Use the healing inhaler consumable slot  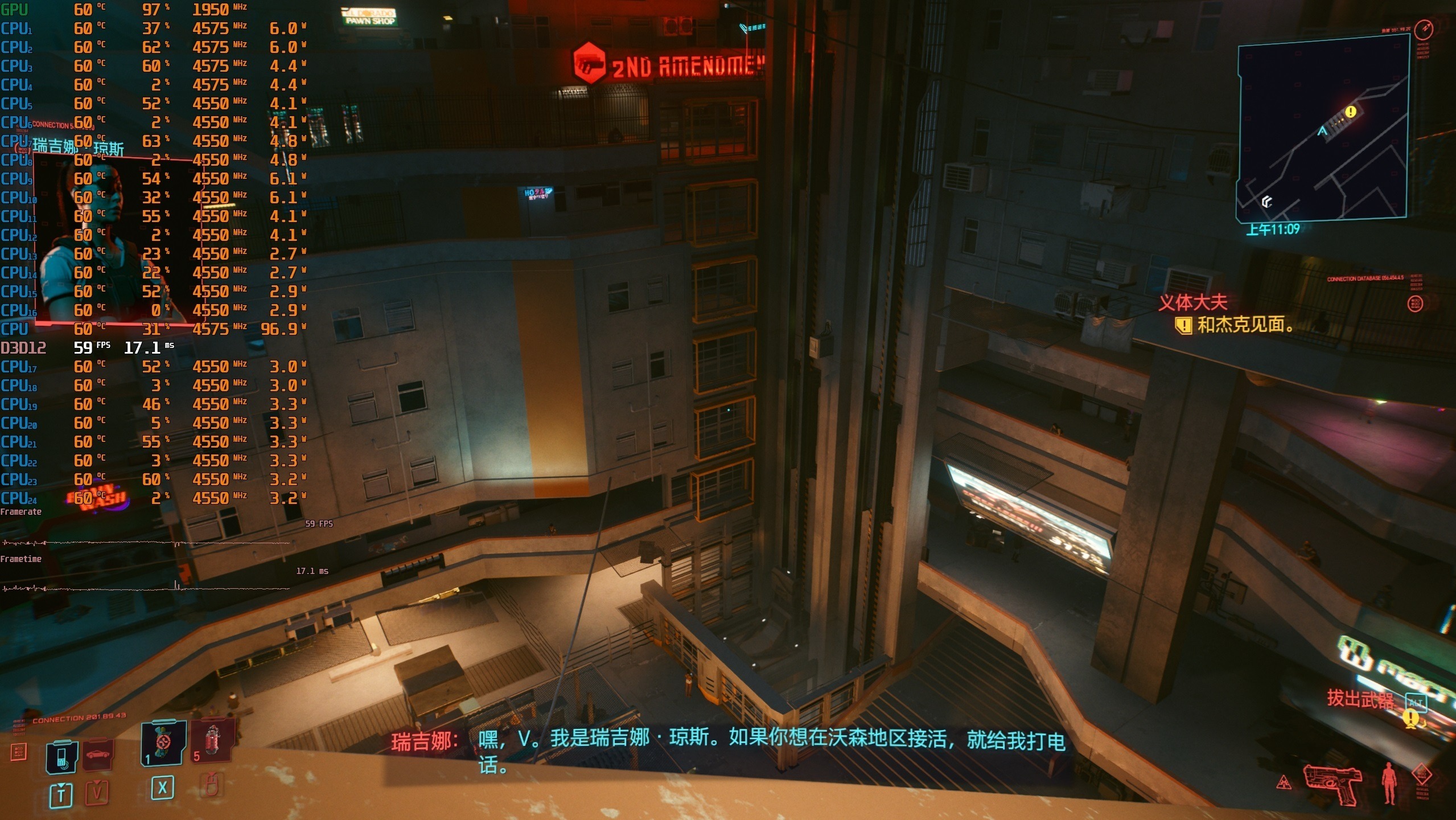[x=163, y=743]
